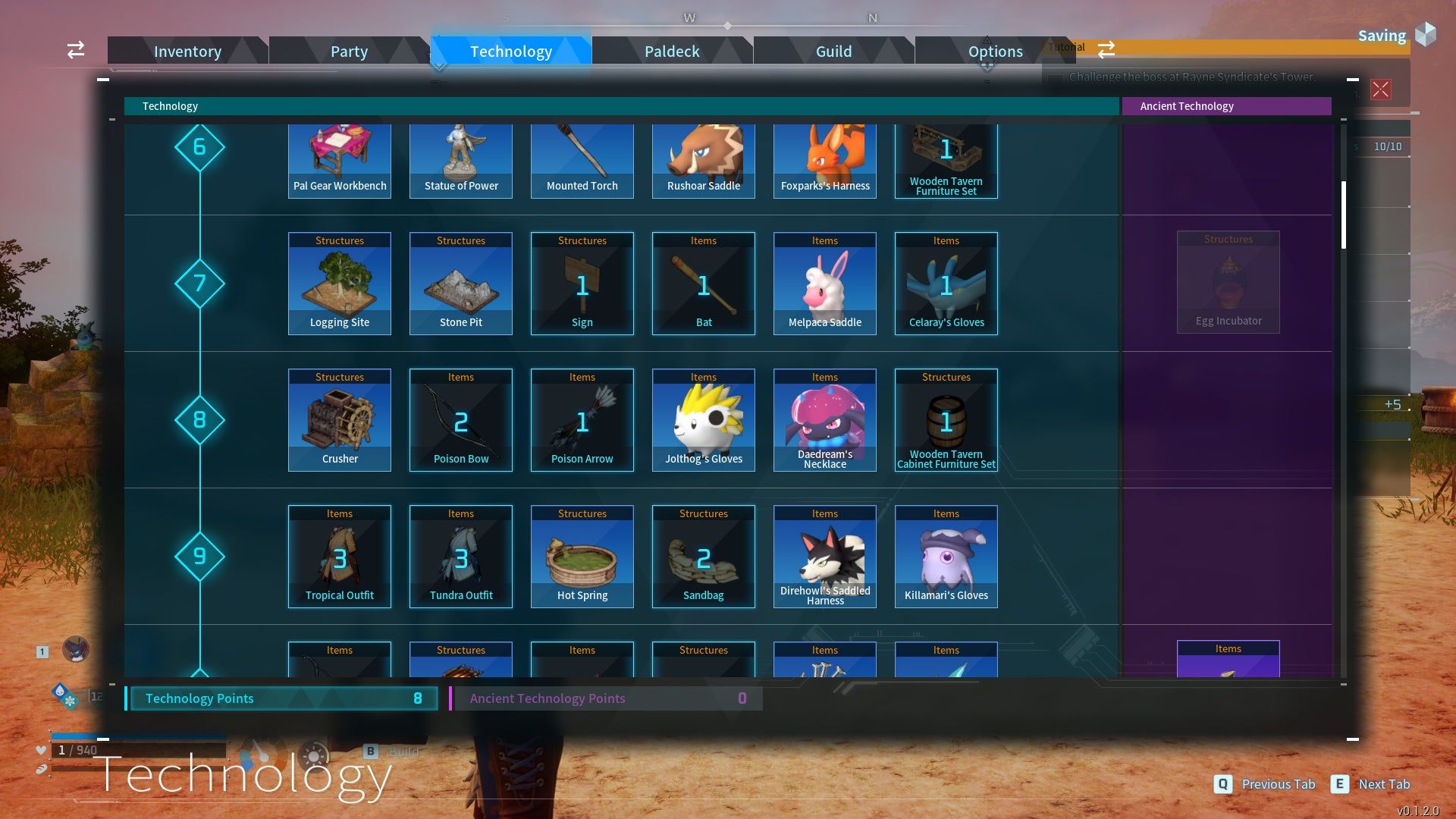Unlock the Melpaca Saddle

pos(824,283)
